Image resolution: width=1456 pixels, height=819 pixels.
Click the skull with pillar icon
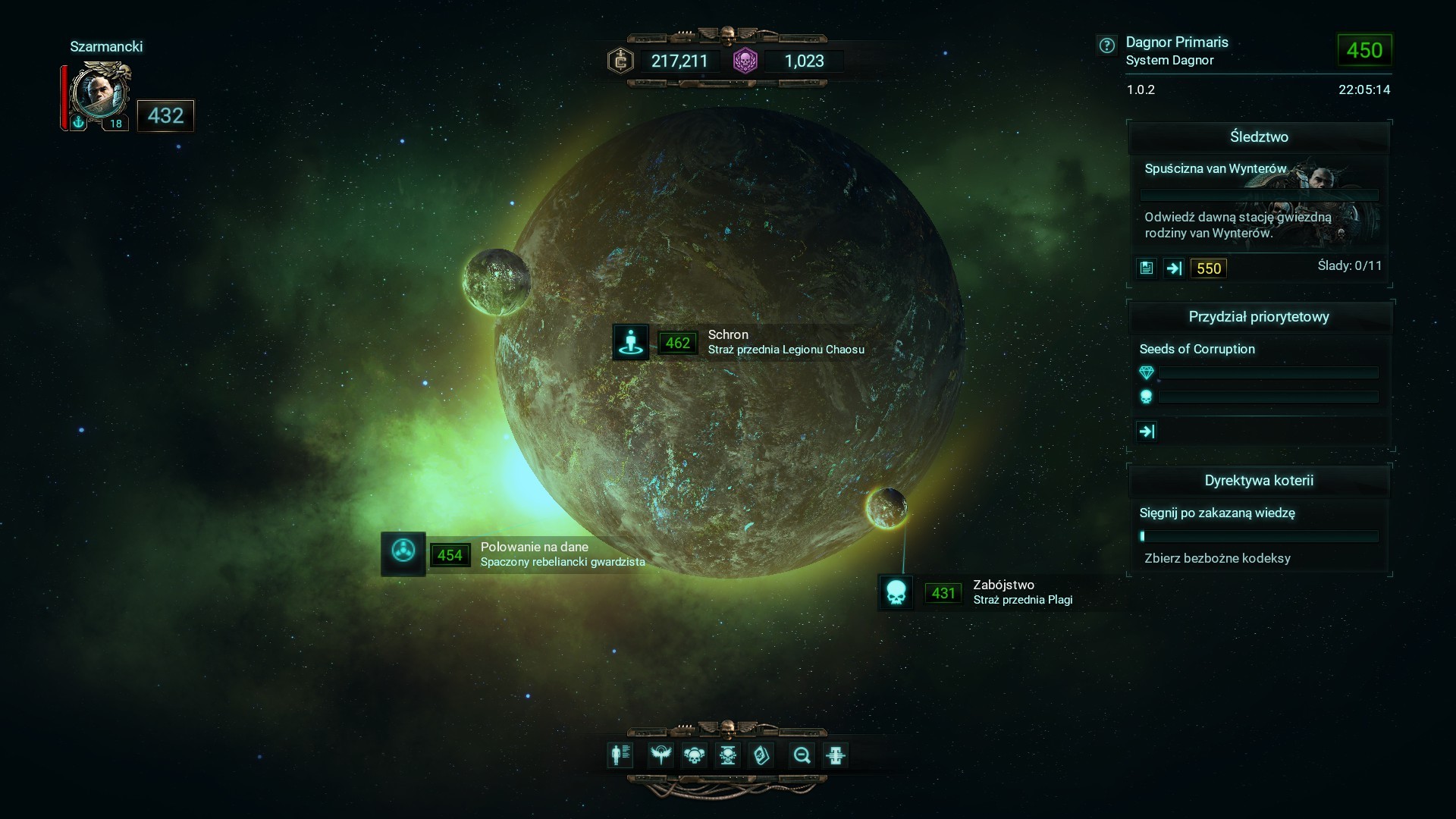pos(727,755)
